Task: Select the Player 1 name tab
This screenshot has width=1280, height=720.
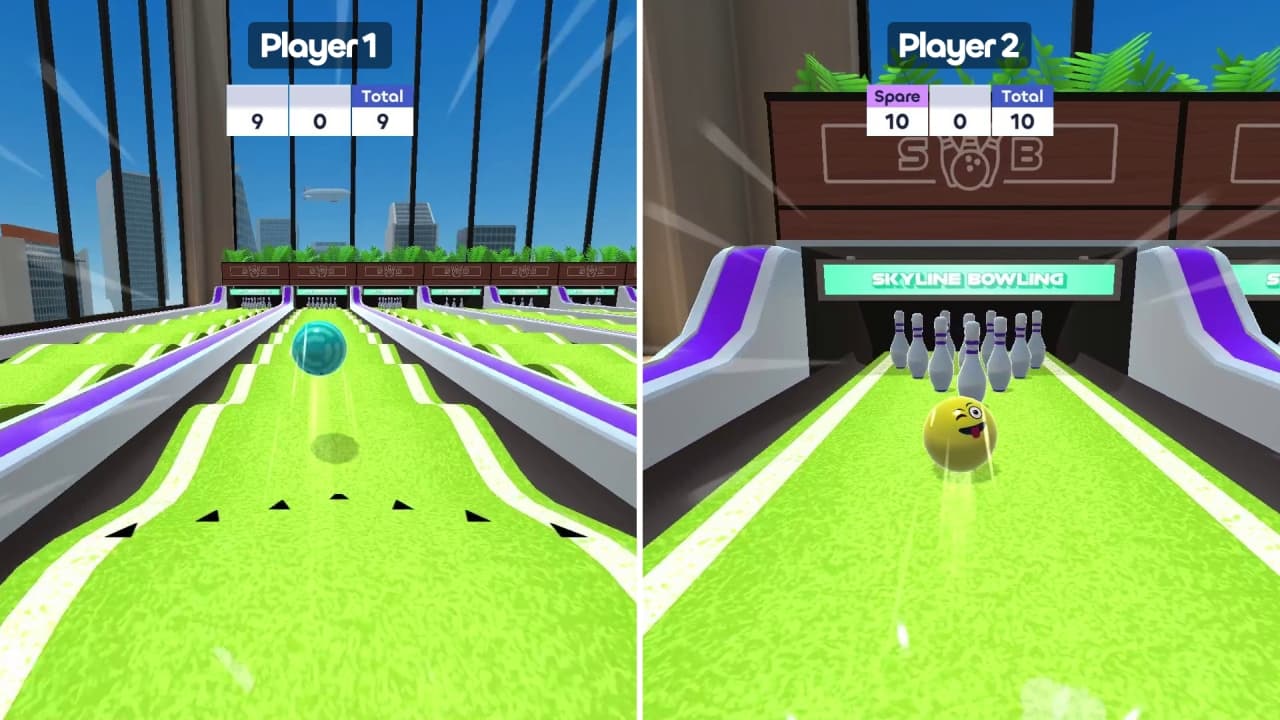Action: click(x=319, y=45)
